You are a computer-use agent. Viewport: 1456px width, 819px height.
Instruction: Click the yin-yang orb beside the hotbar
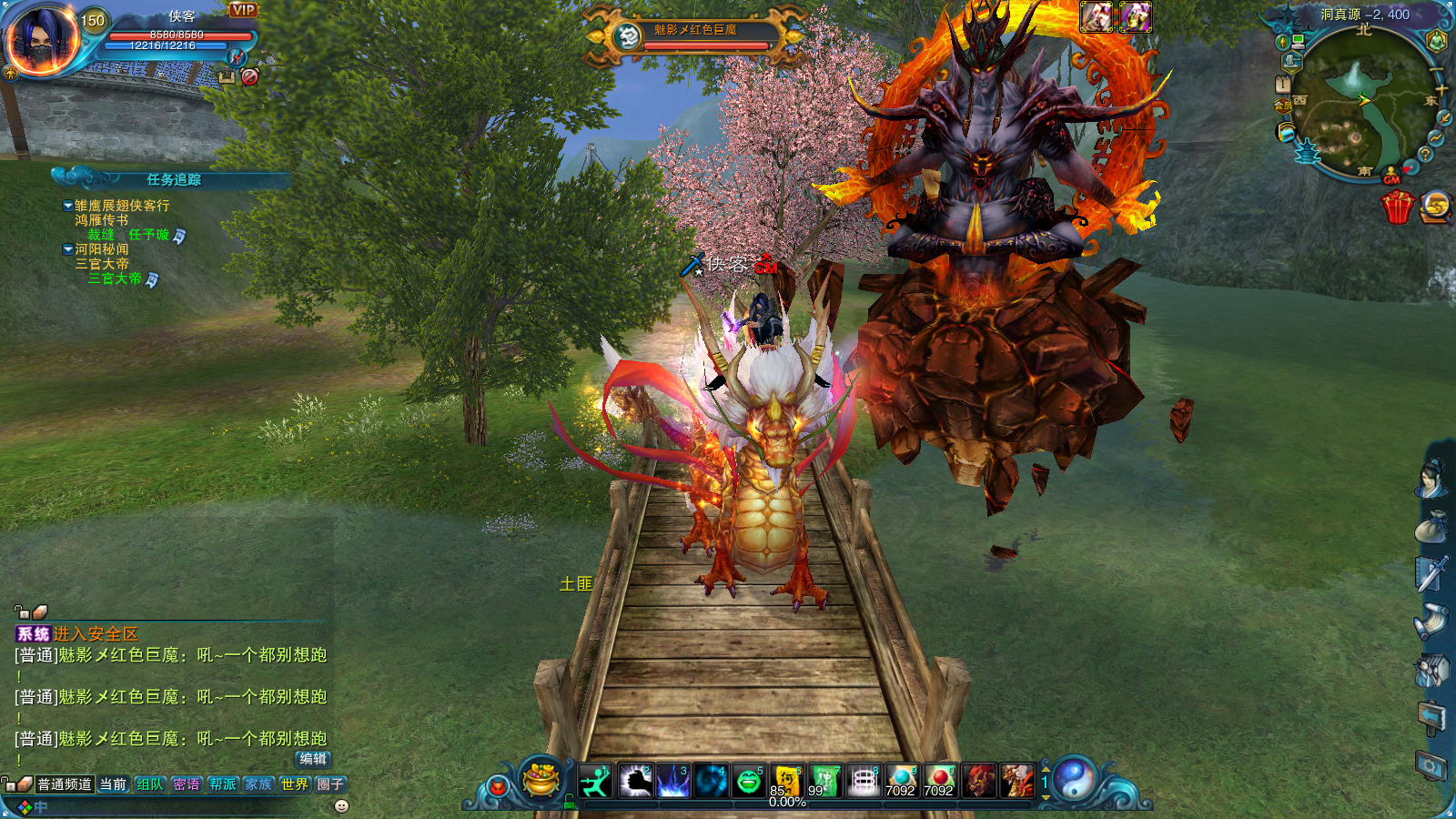[1074, 779]
